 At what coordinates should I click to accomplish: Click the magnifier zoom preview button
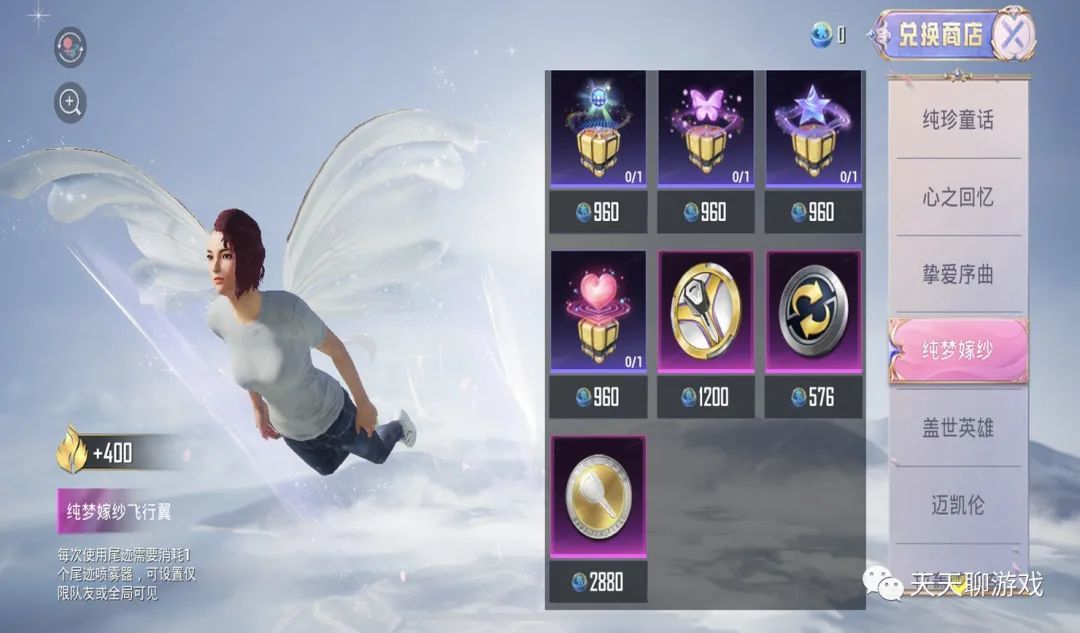pyautogui.click(x=70, y=102)
